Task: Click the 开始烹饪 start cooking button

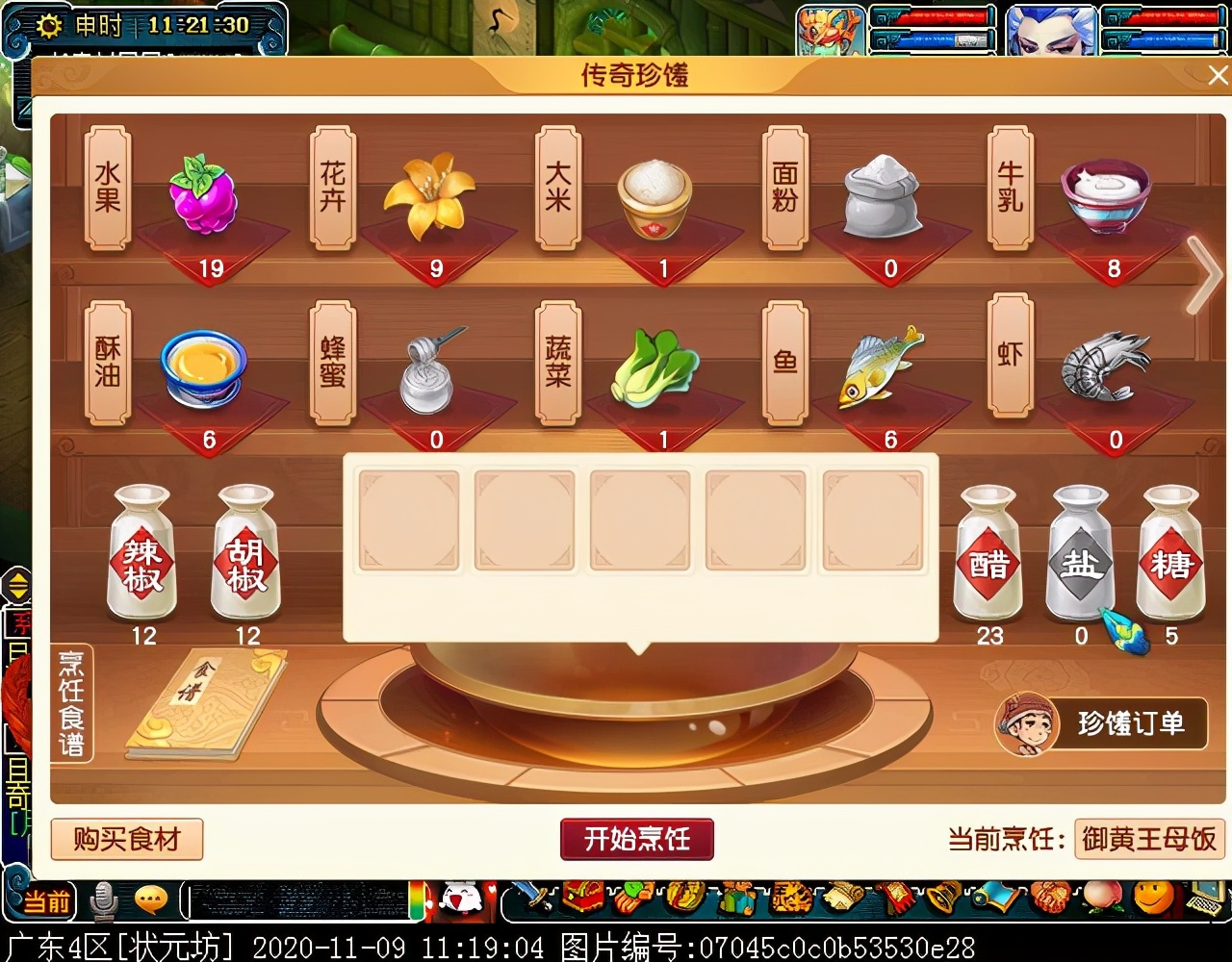Action: (x=636, y=839)
